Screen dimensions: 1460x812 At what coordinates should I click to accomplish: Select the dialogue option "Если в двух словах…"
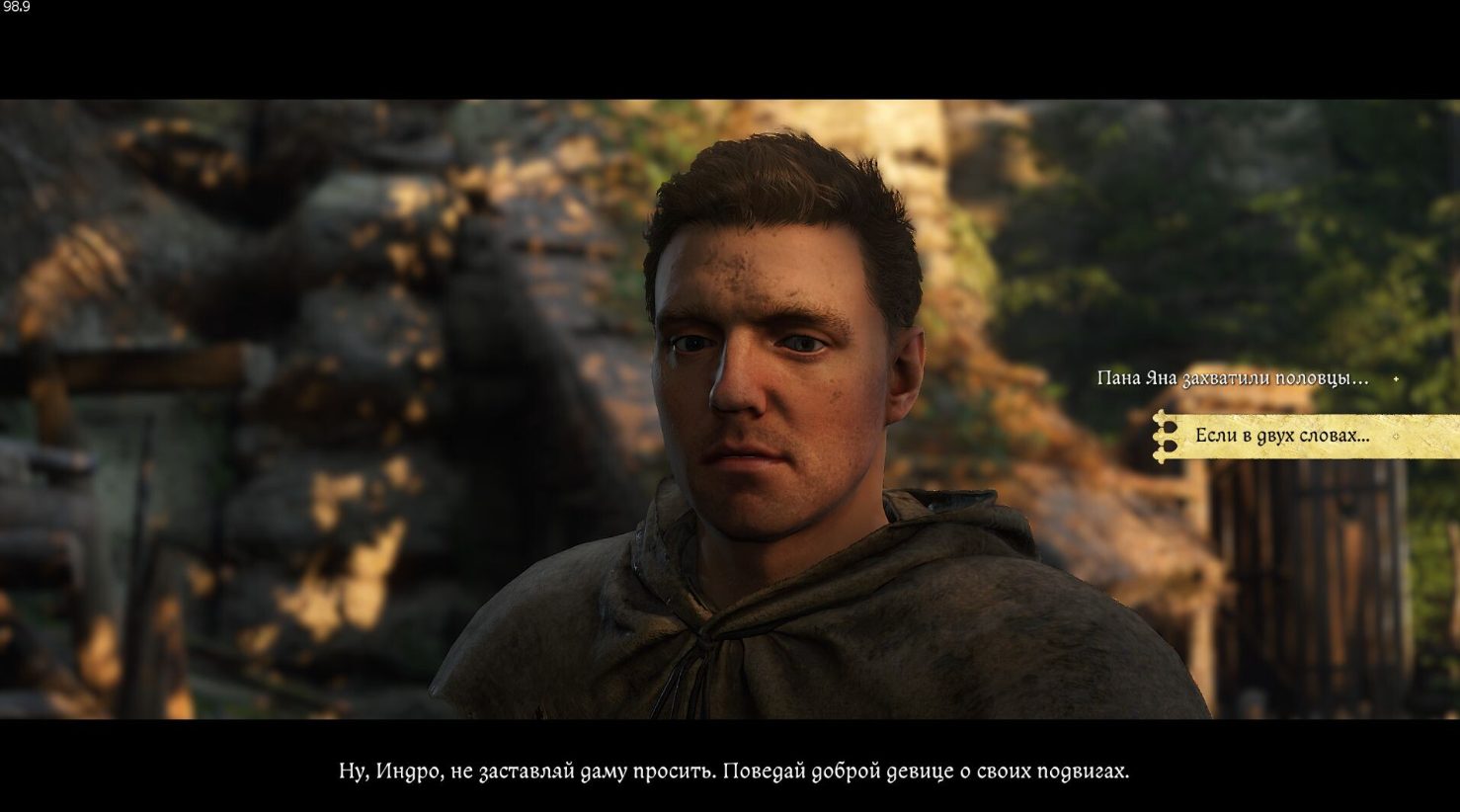pos(1281,436)
